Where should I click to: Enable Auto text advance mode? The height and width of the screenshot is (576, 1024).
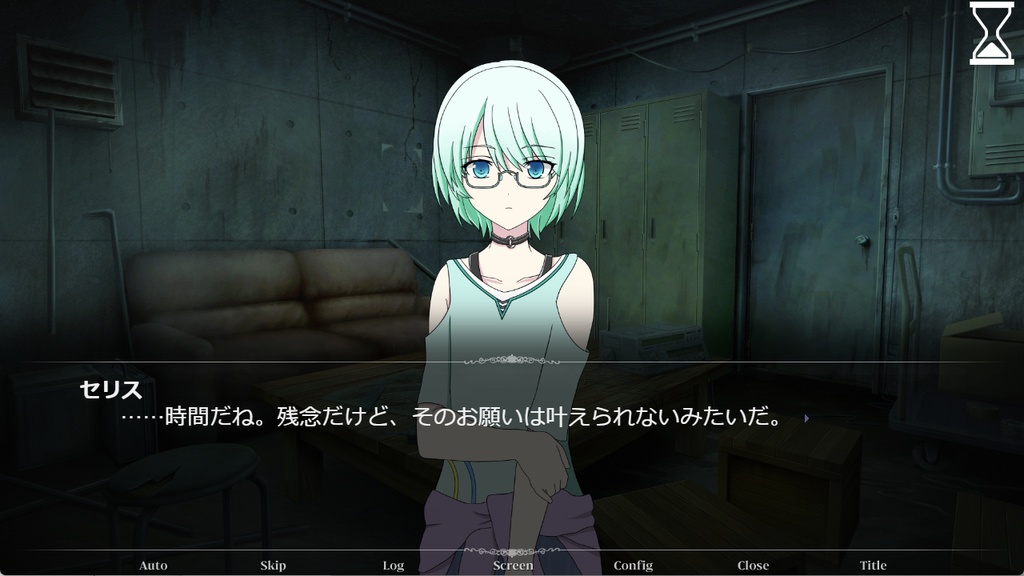pos(153,565)
